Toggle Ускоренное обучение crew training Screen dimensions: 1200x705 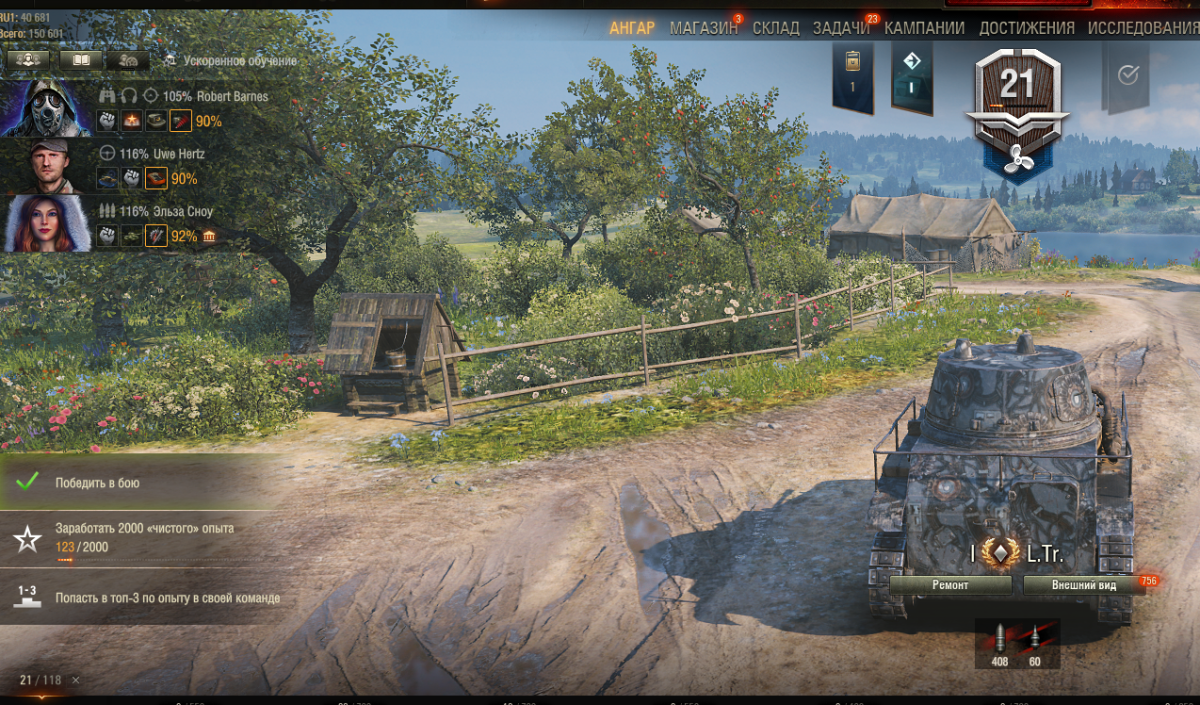230,61
